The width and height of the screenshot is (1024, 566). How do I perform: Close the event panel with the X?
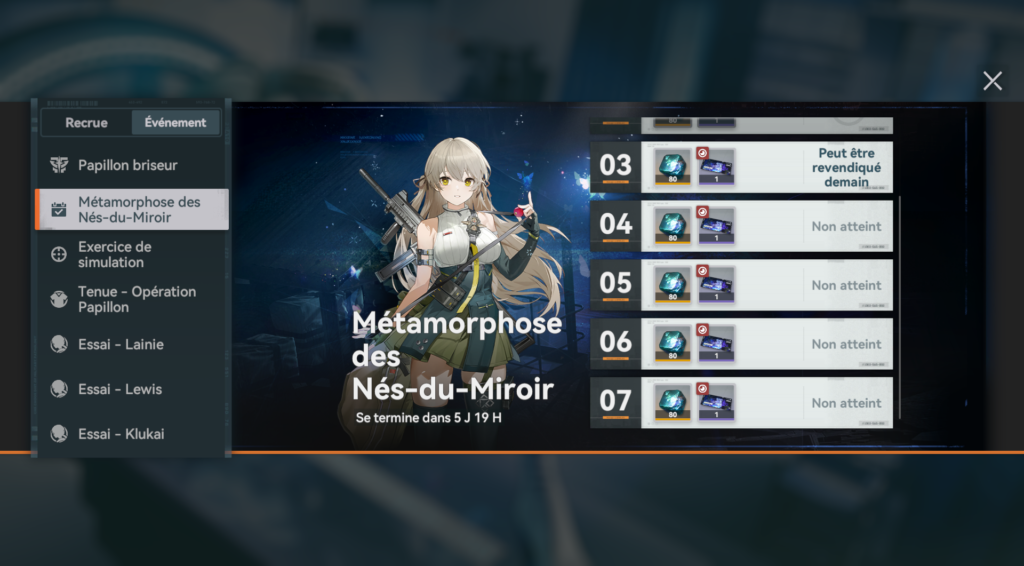coord(992,81)
